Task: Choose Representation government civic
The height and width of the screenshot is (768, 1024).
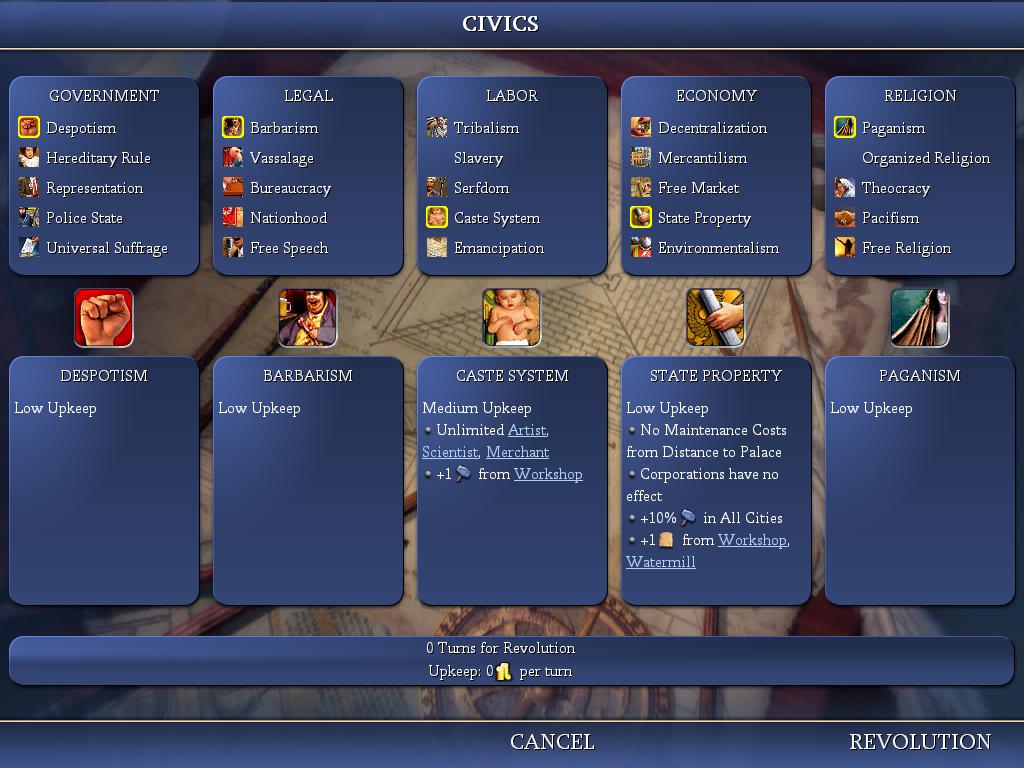Action: tap(94, 188)
